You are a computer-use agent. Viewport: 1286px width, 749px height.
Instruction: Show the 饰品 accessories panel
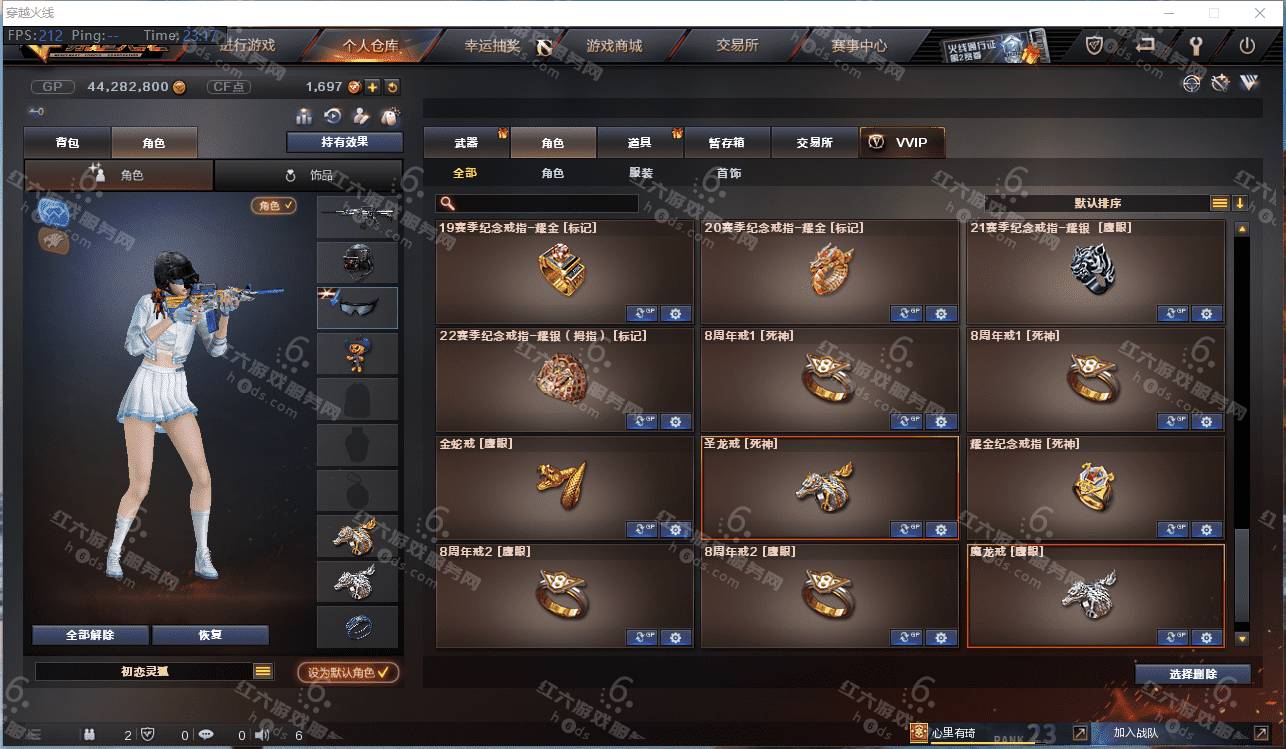(x=309, y=175)
